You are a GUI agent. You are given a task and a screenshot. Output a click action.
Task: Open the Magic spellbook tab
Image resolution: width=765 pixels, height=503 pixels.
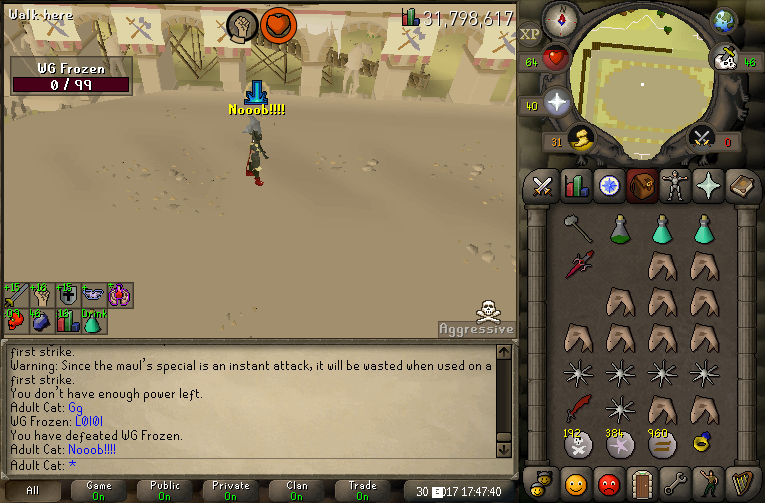[x=742, y=186]
